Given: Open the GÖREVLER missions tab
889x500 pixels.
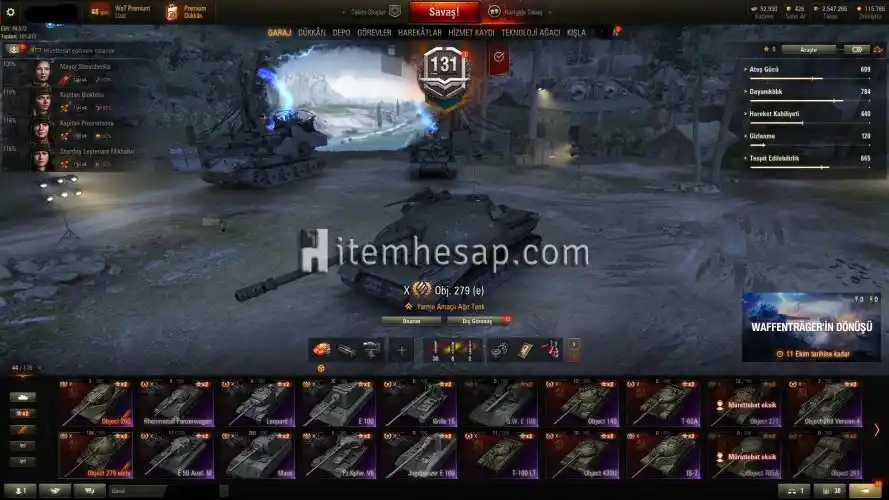Looking at the screenshot, I should [374, 33].
